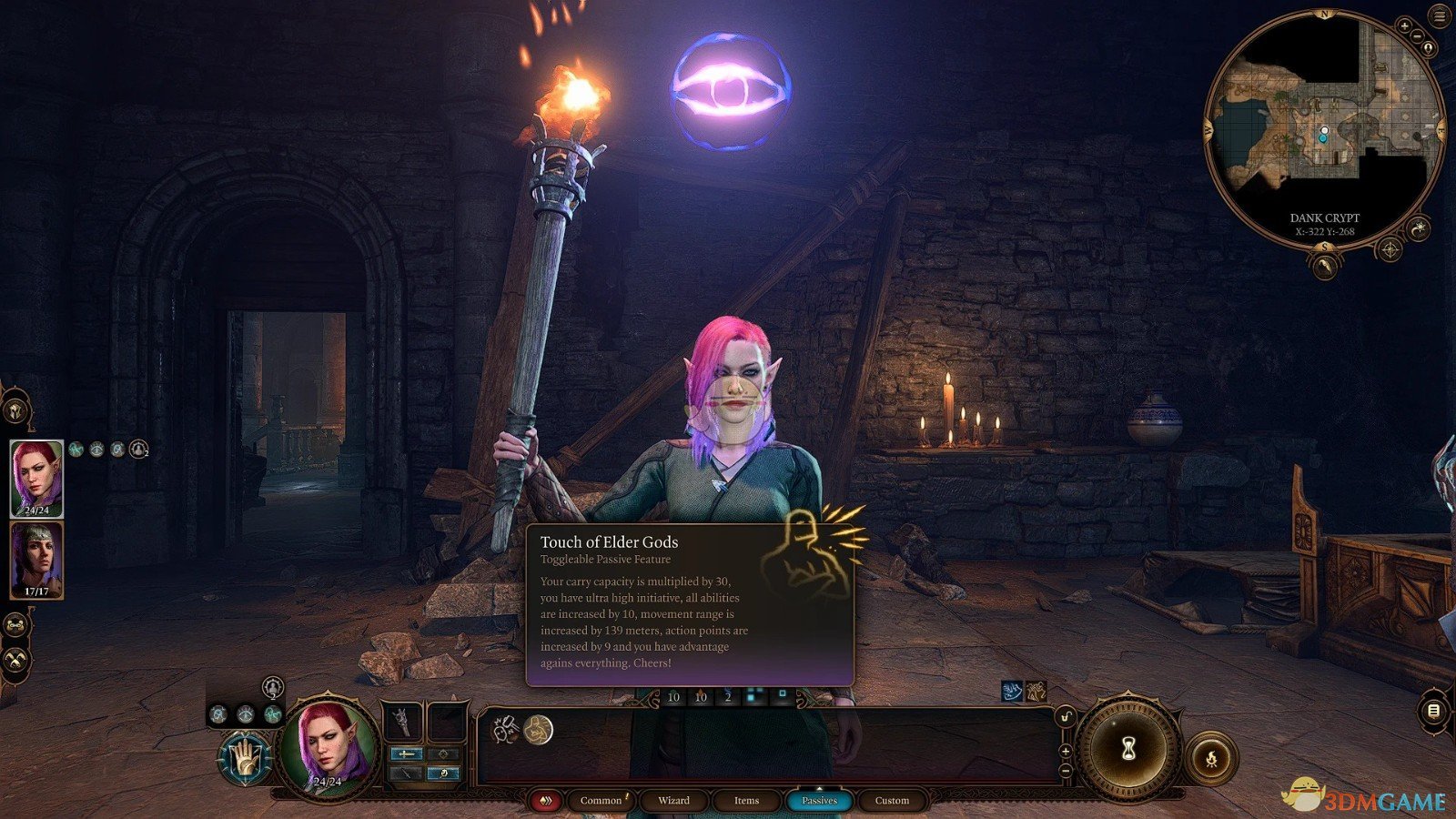Screen dimensions: 1456x819
Task: Open the campfire rest button
Action: pos(1211,757)
